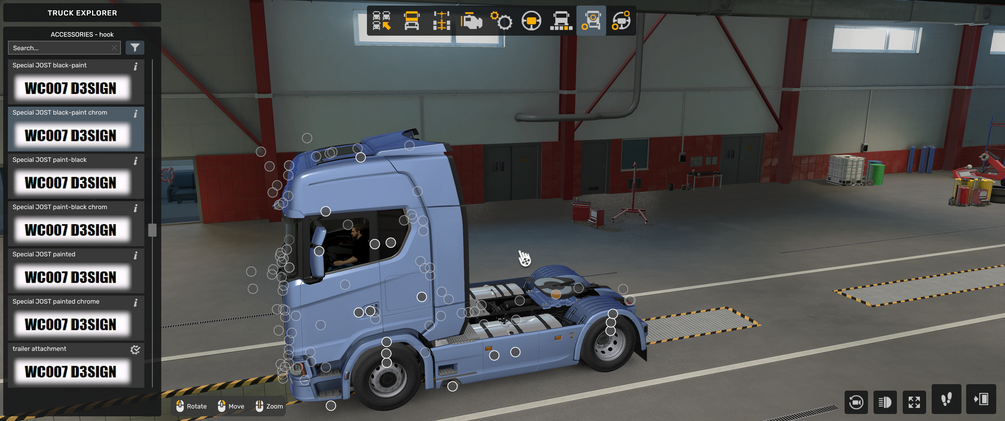Show info for Special JOST black-paint
The height and width of the screenshot is (421, 1005).
(135, 66)
